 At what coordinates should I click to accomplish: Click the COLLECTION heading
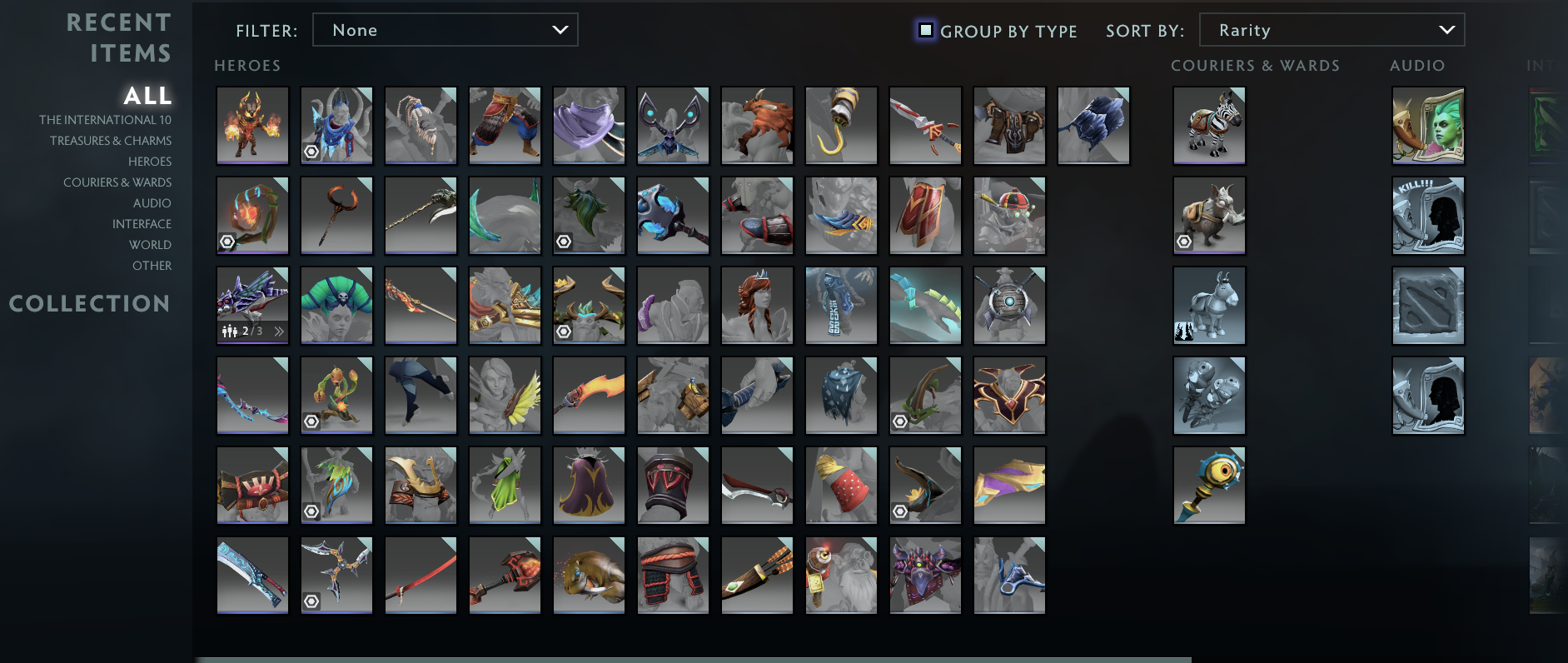point(90,303)
